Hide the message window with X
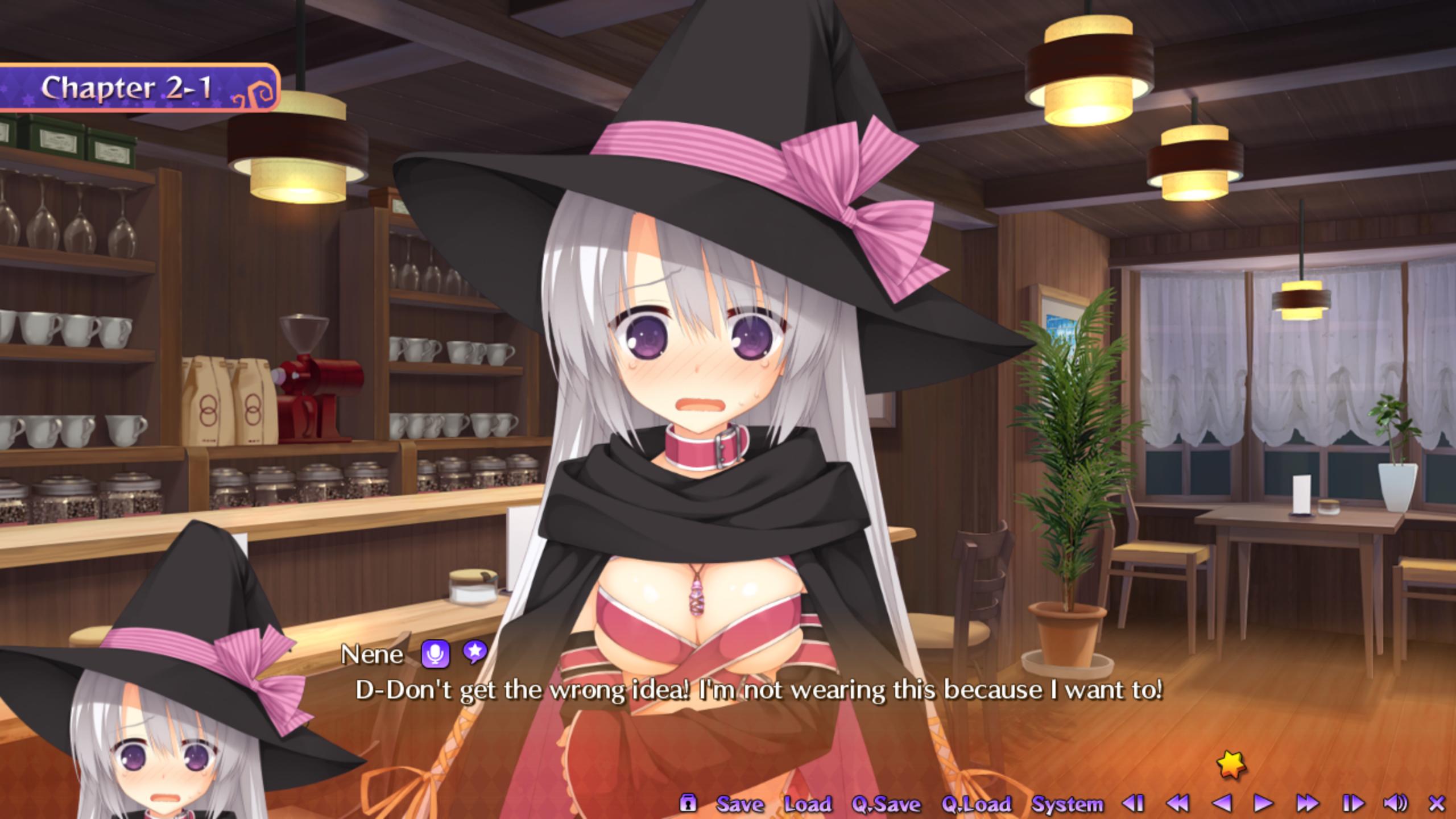This screenshot has width=1456, height=819. pyautogui.click(x=1437, y=803)
